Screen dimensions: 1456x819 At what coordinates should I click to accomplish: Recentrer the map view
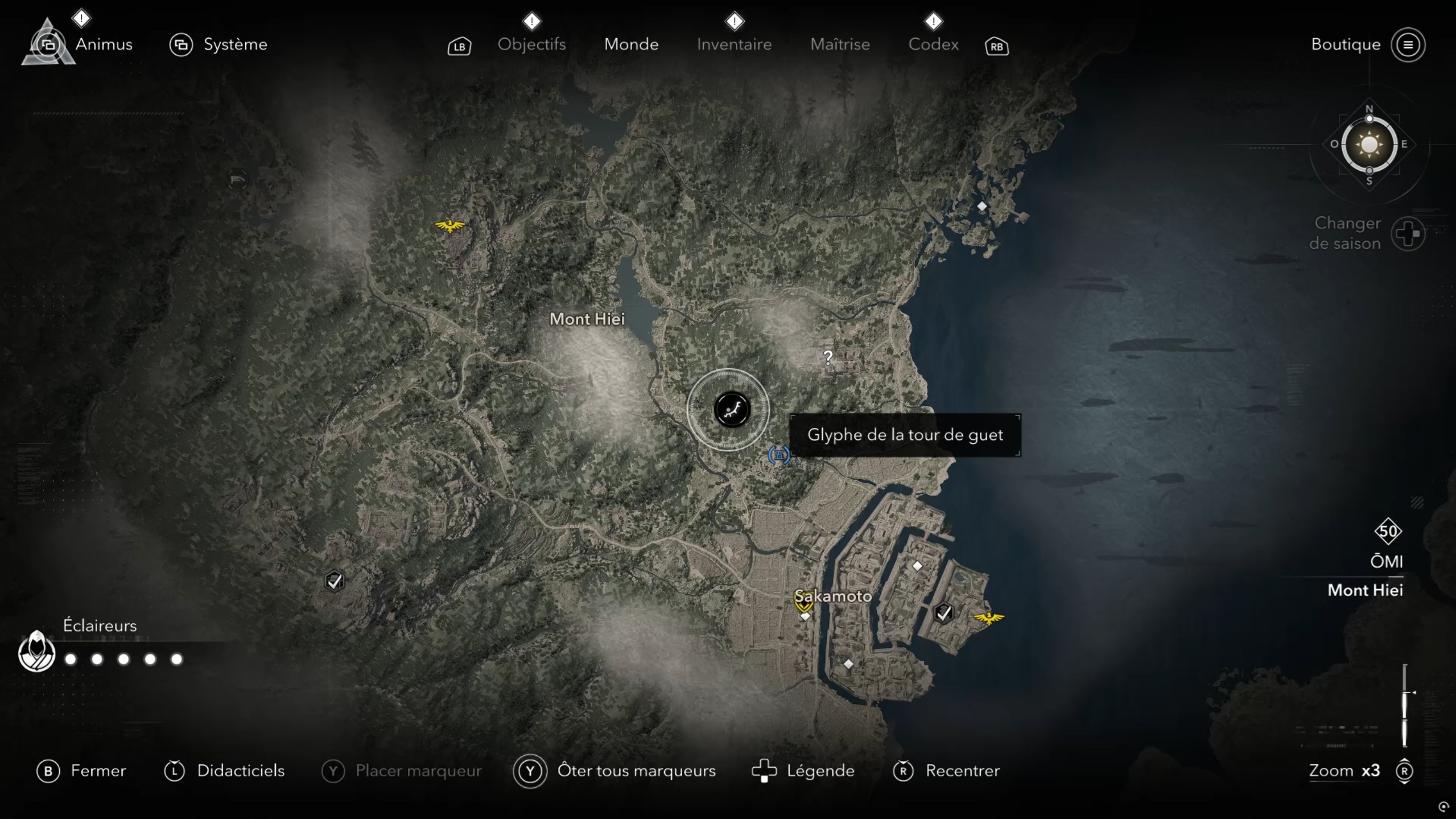tap(962, 771)
